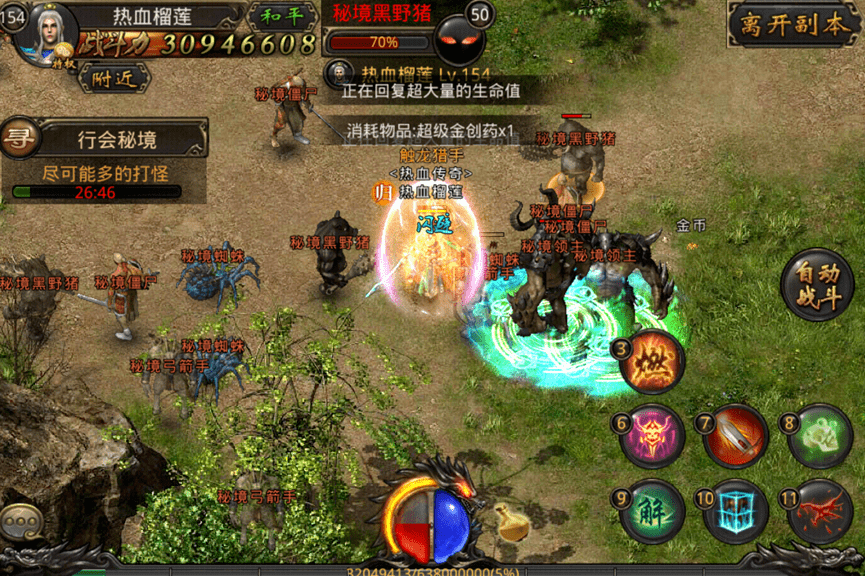The height and width of the screenshot is (576, 865).
Task: Cast the blue ice cage skill
Action: [735, 511]
